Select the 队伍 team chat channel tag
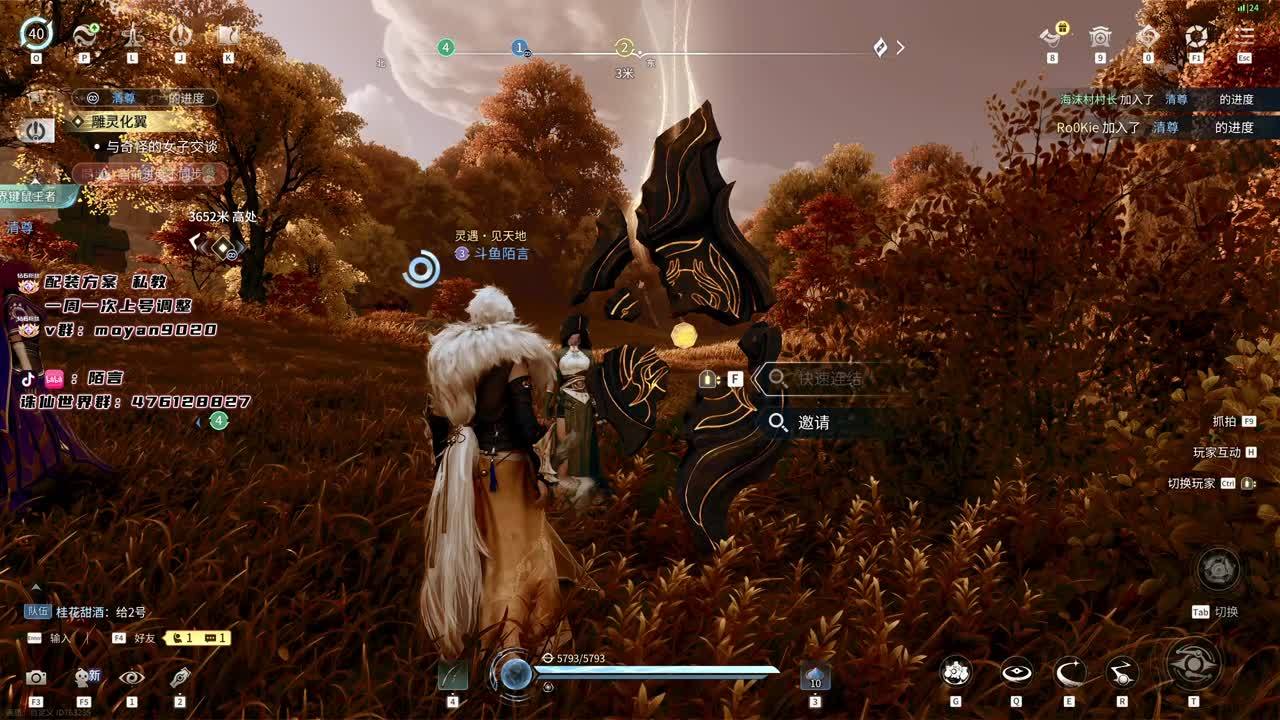The image size is (1280, 720). pyautogui.click(x=38, y=612)
